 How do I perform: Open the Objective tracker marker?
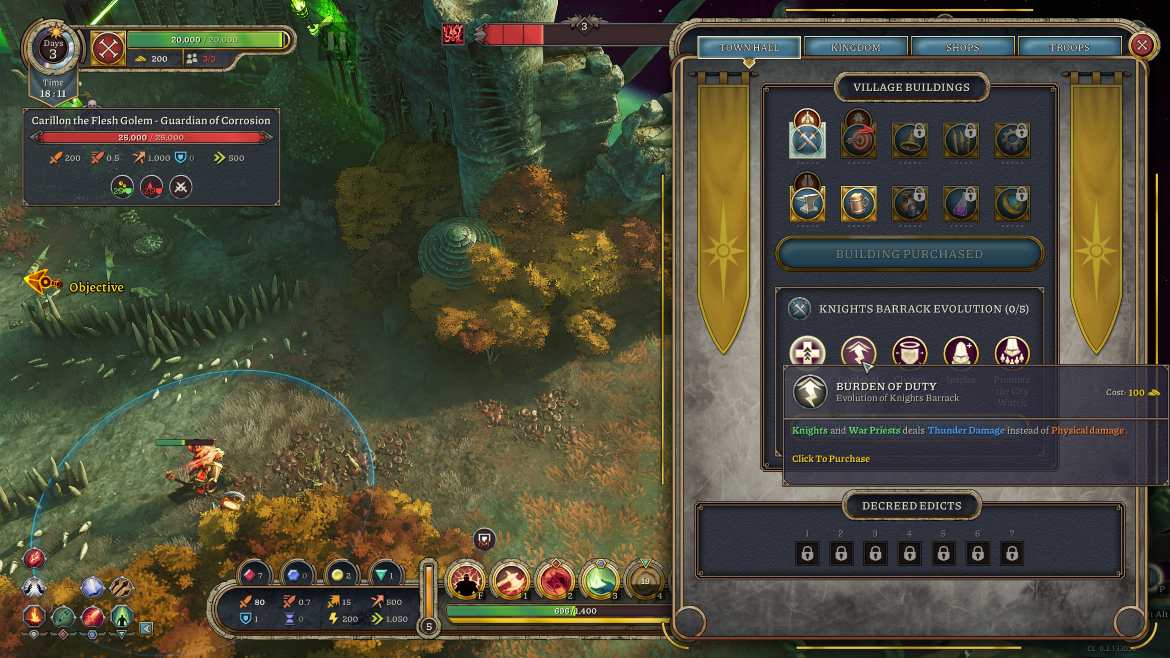43,285
